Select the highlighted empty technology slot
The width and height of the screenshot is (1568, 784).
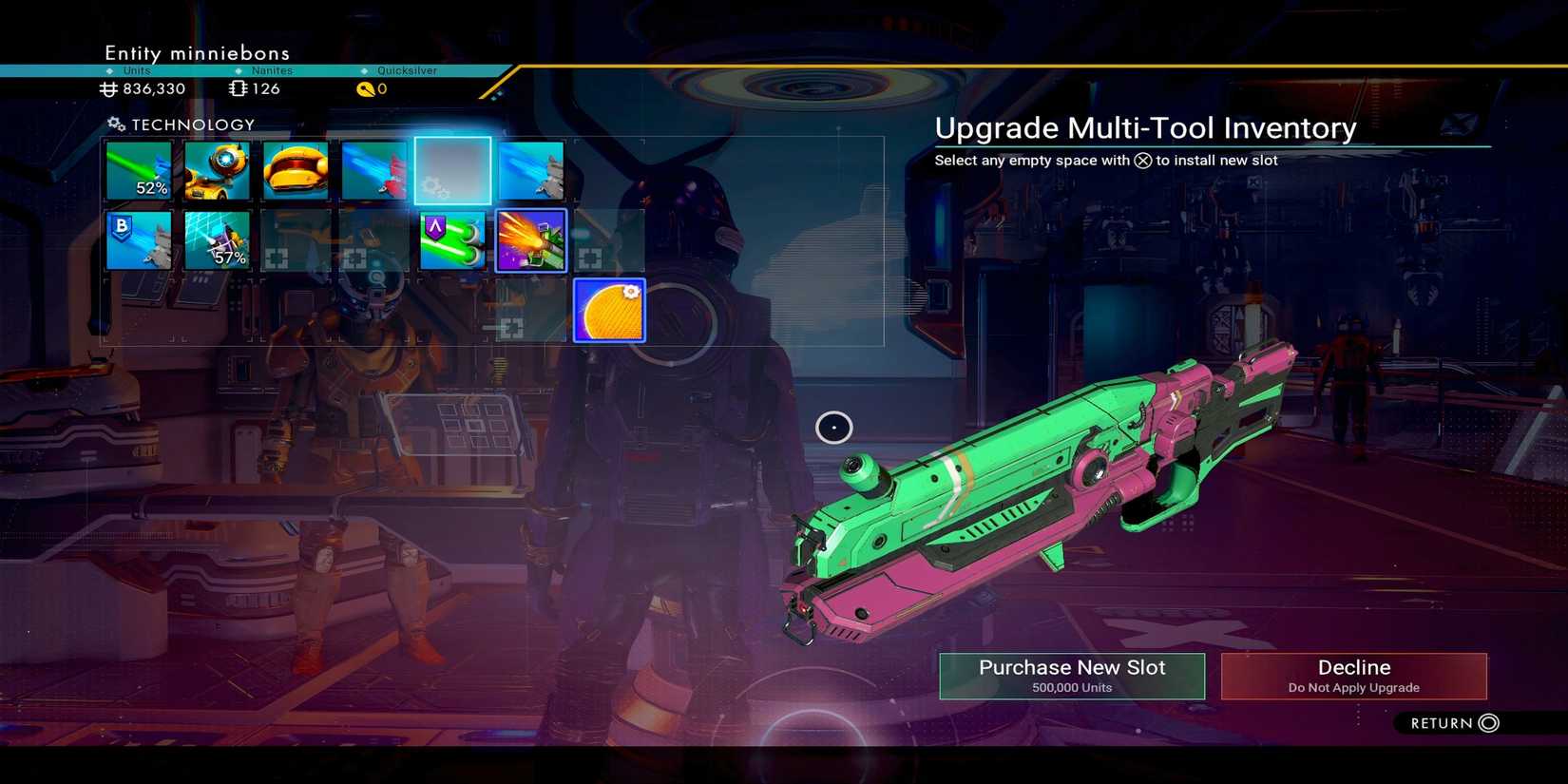coord(453,171)
